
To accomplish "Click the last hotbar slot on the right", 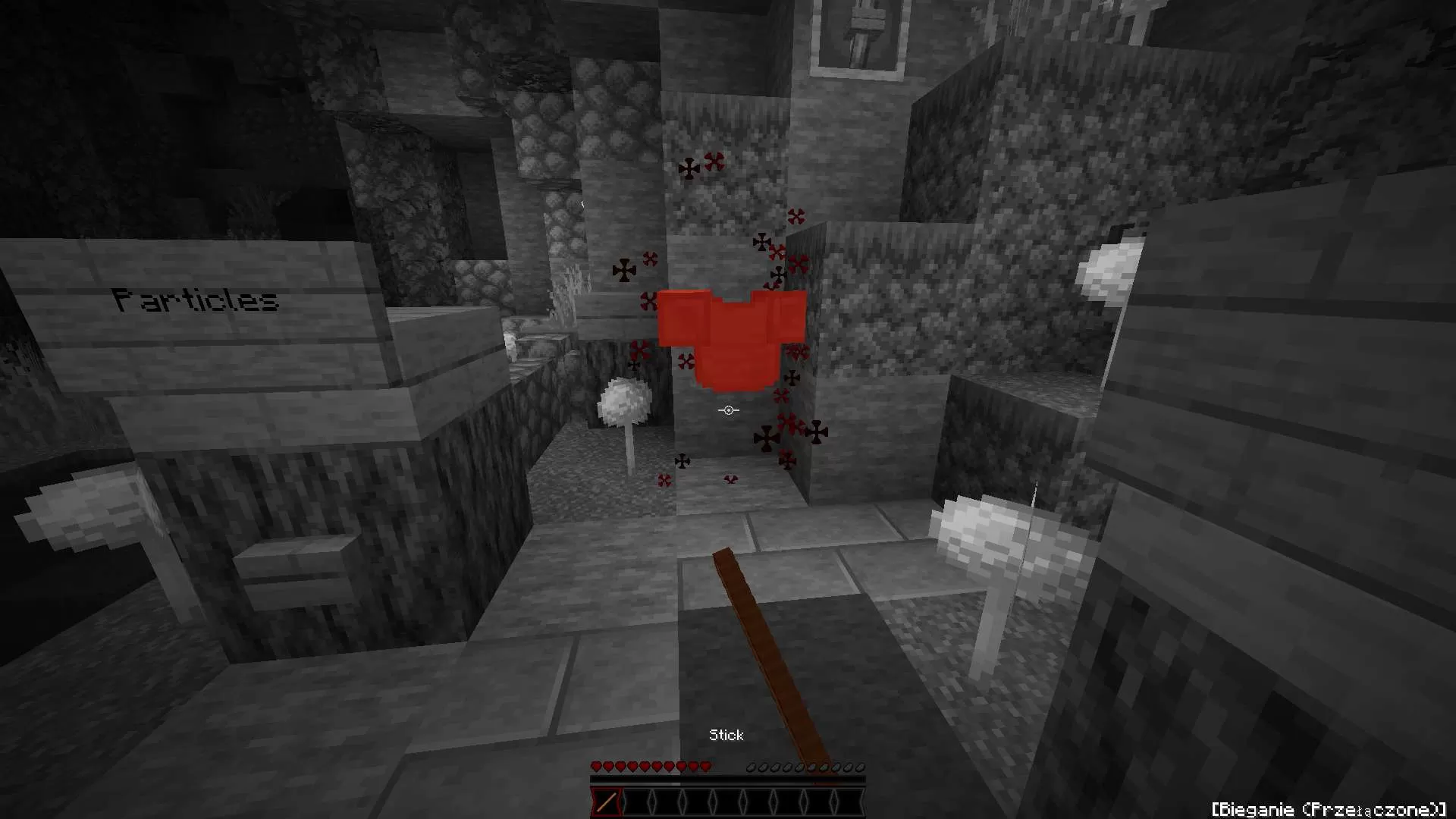I will click(849, 802).
